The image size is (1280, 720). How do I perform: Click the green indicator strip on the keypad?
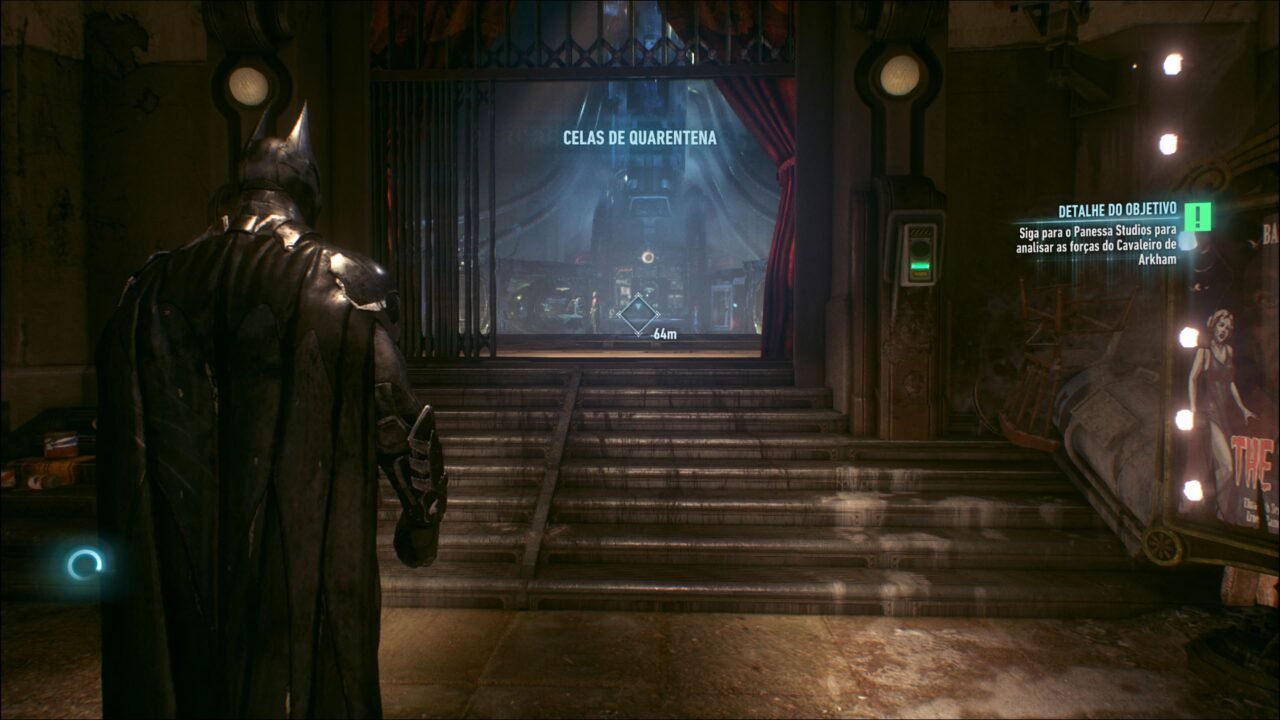(x=919, y=265)
